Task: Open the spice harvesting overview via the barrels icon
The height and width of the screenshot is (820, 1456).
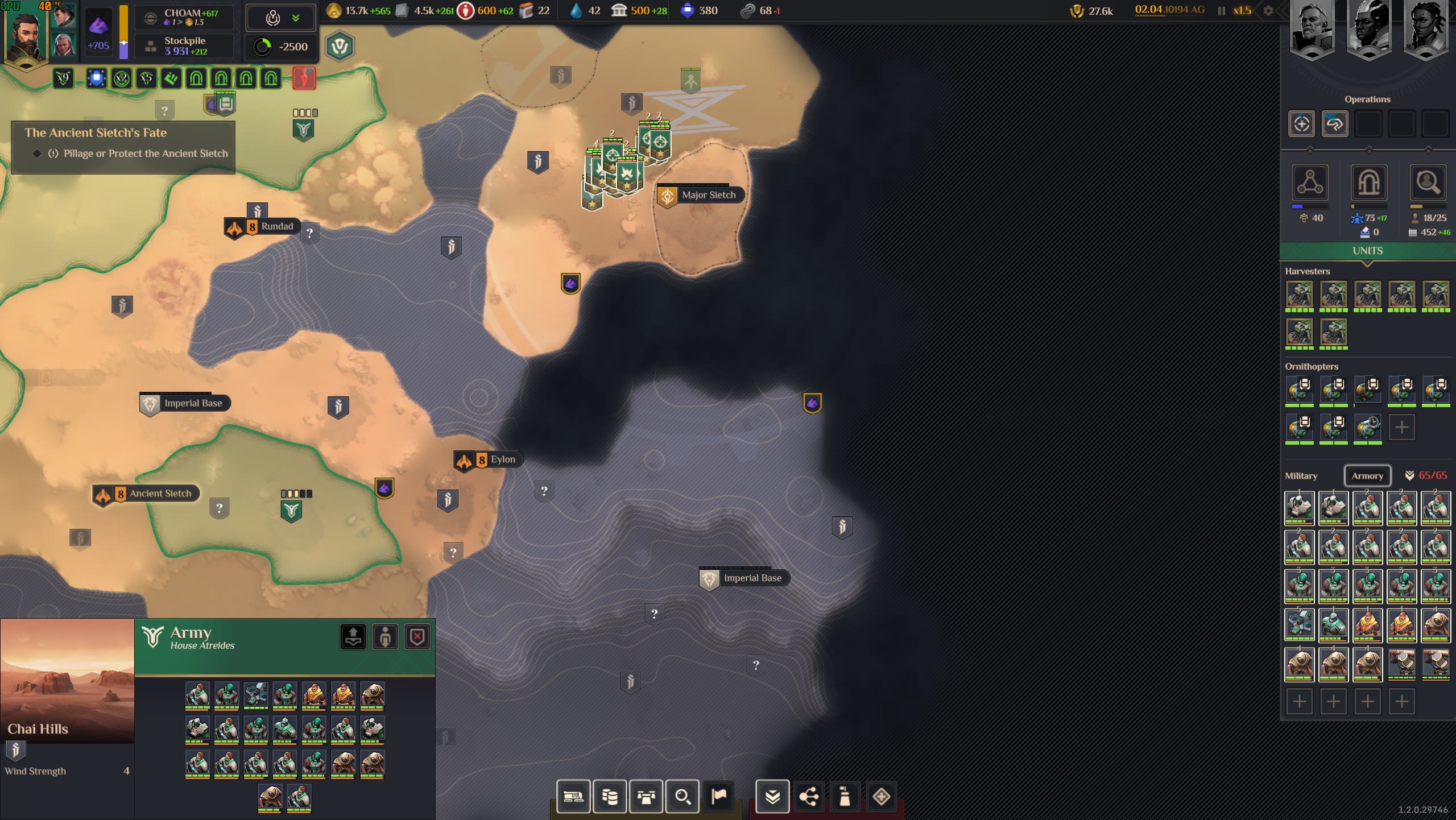Action: pos(609,796)
